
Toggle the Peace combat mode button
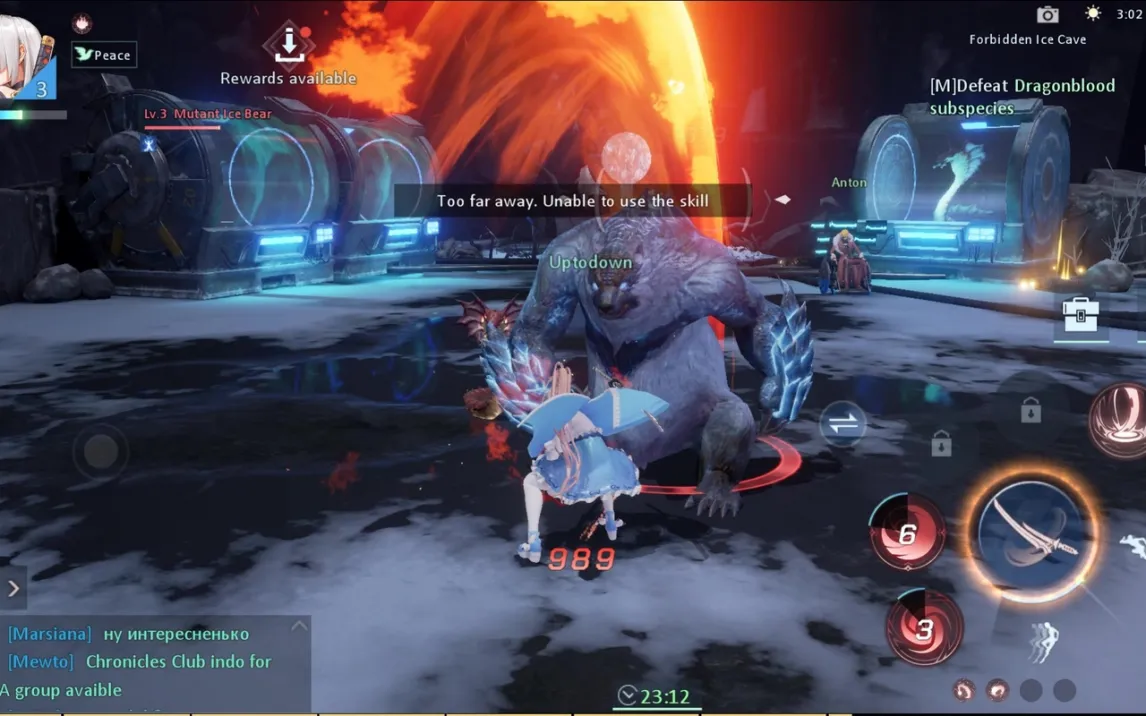coord(104,55)
